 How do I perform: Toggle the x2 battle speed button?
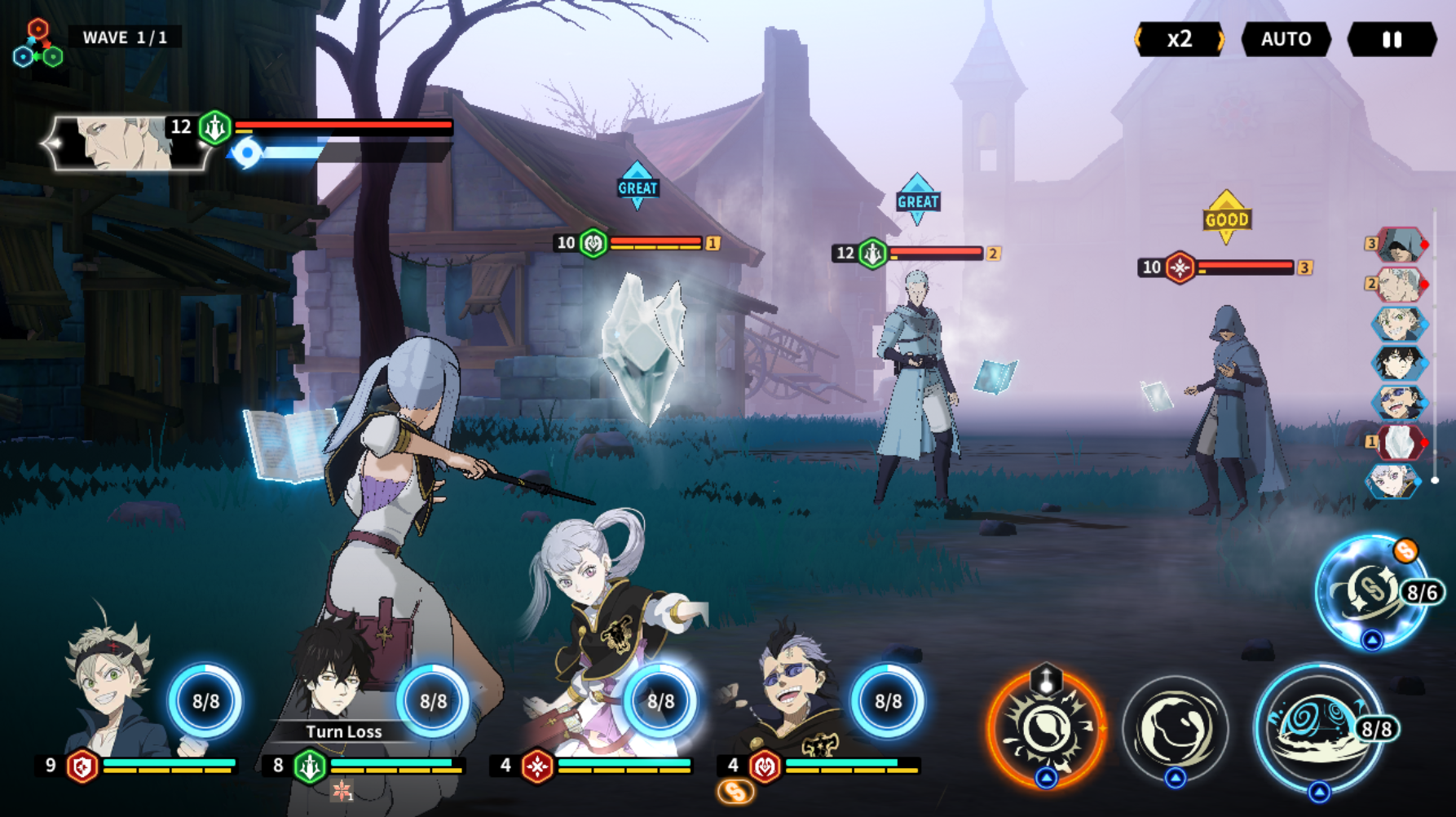click(x=1180, y=39)
